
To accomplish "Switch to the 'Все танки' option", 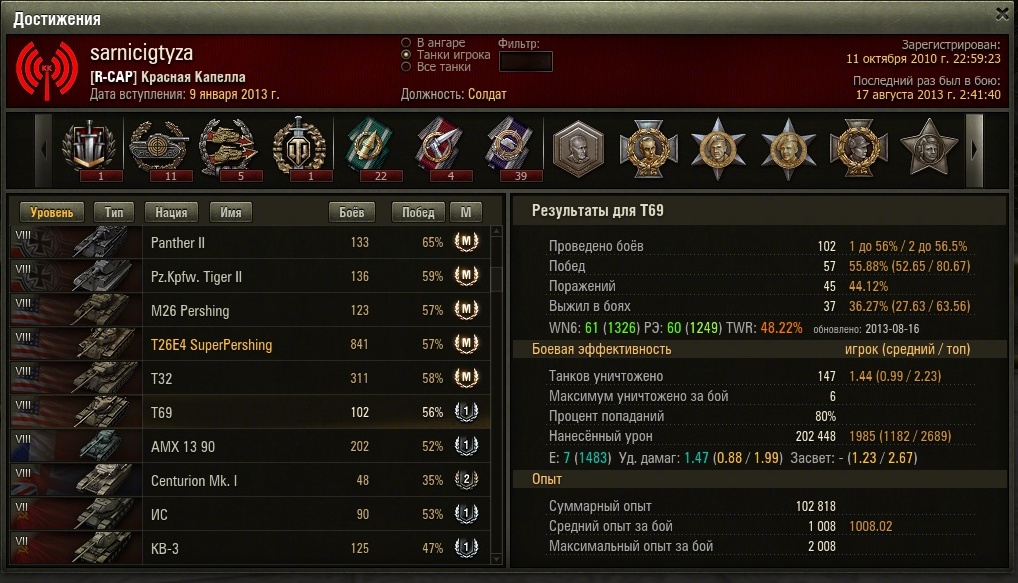I will click(406, 67).
